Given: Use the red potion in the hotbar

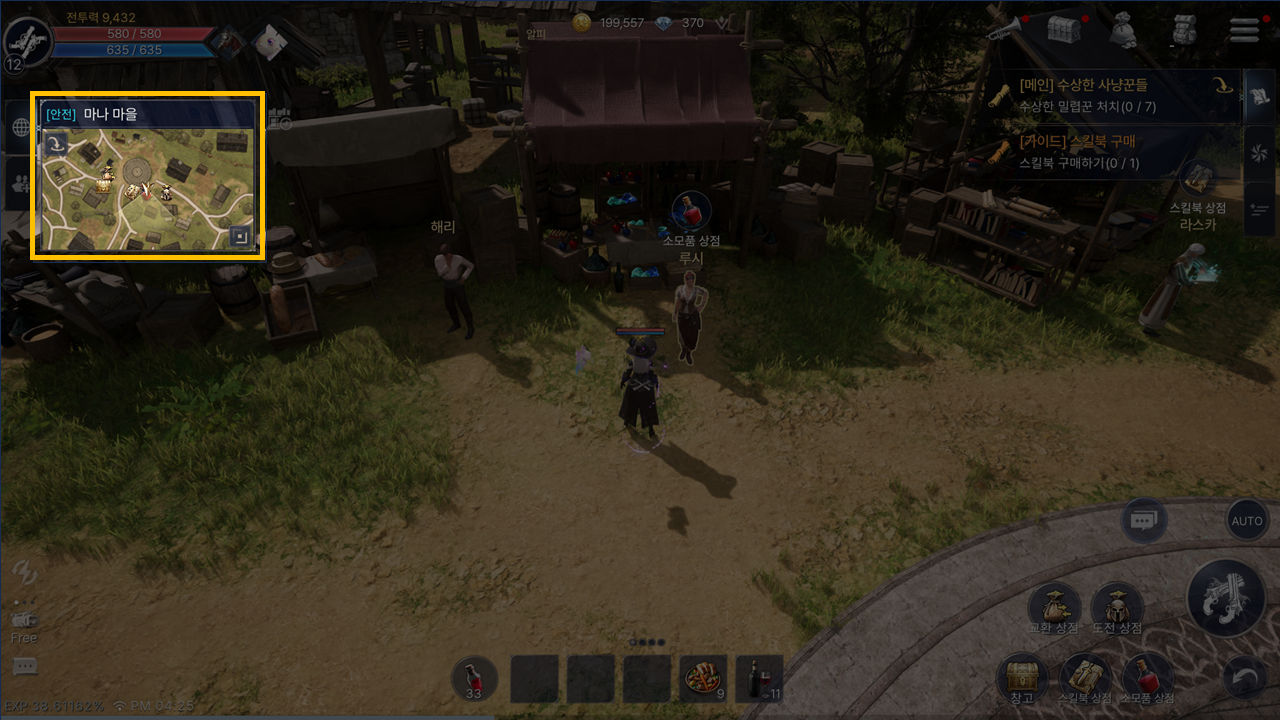Looking at the screenshot, I should click(474, 680).
